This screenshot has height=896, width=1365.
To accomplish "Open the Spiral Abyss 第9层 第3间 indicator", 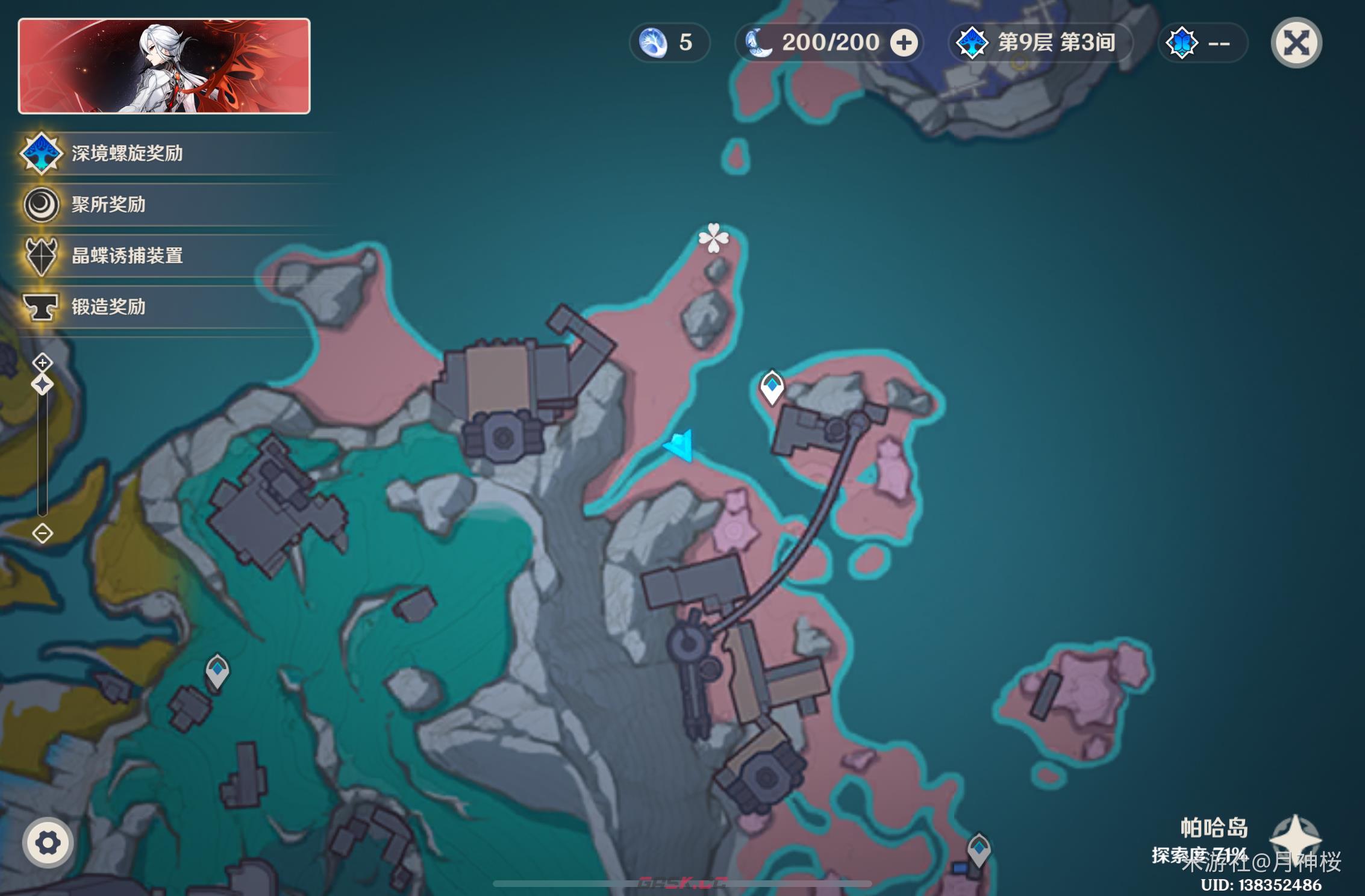I will coord(1040,43).
